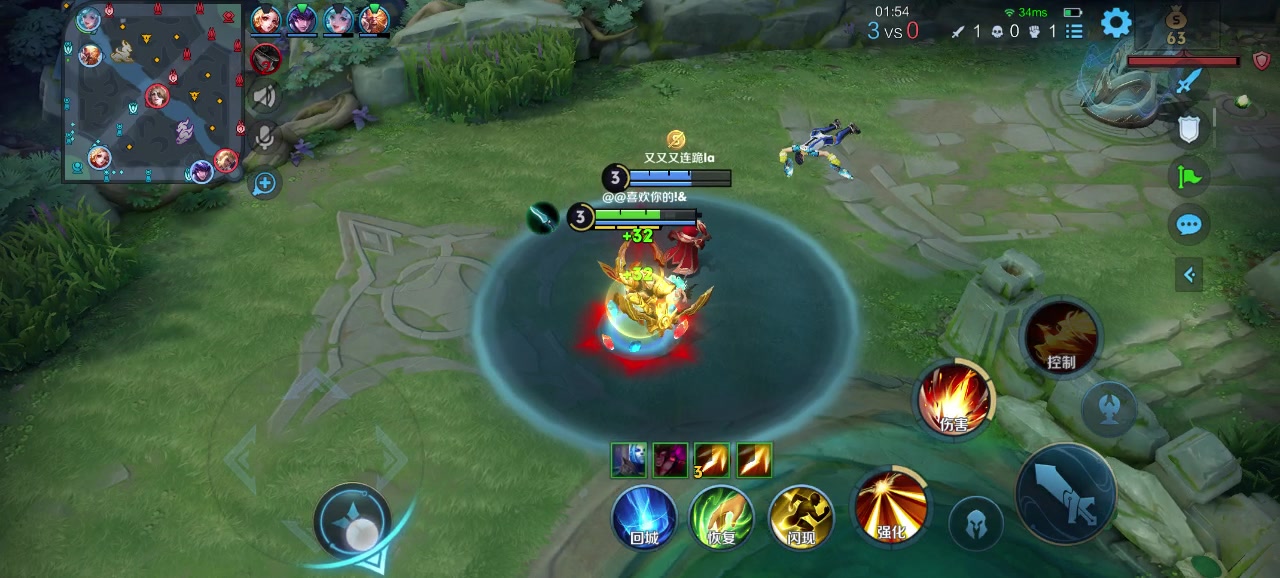Viewport: 1280px width, 578px height.
Task: Toggle the speaker sound button
Action: (265, 97)
